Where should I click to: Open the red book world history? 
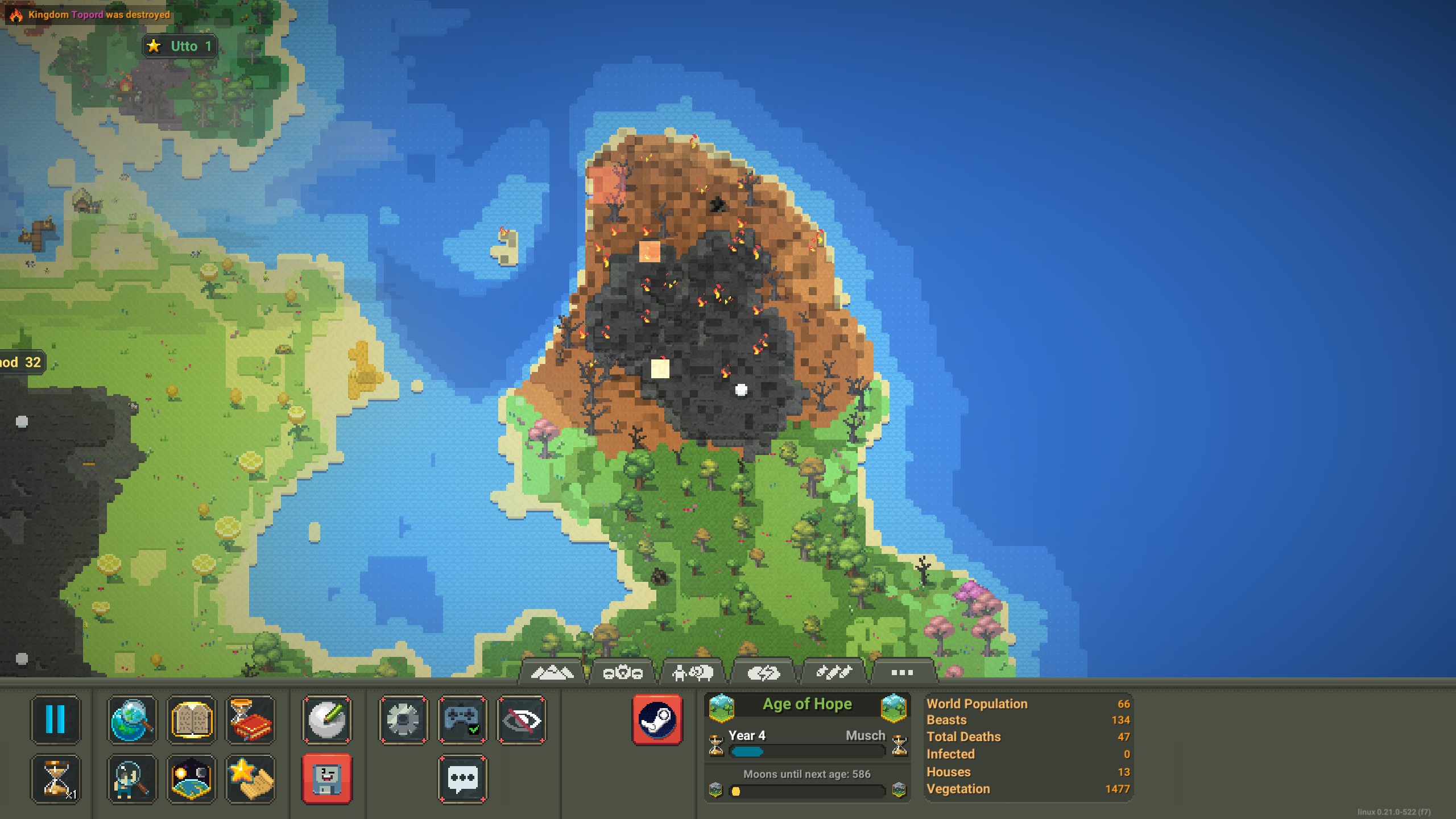(x=250, y=719)
